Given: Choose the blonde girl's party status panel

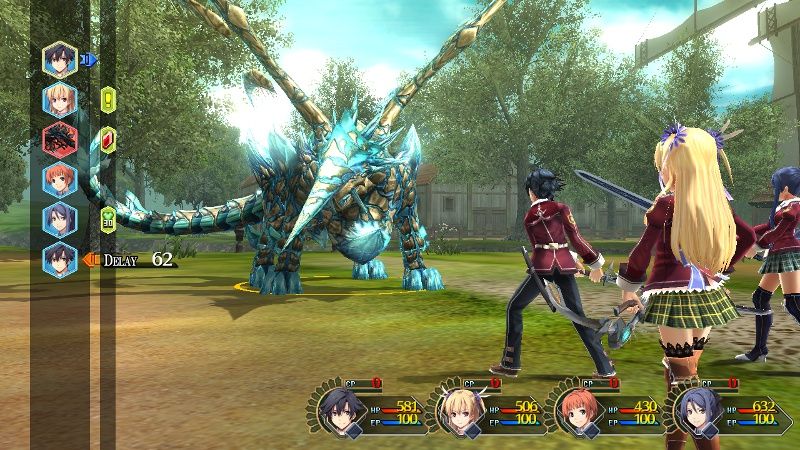Looking at the screenshot, I should 486,406.
